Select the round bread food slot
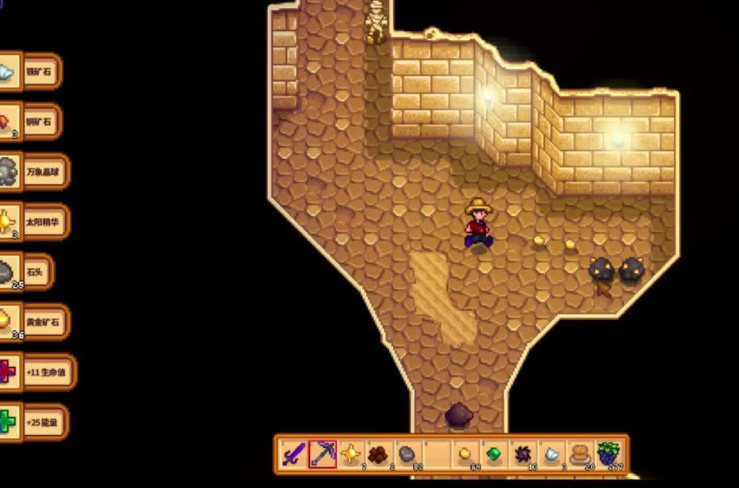 pos(580,454)
